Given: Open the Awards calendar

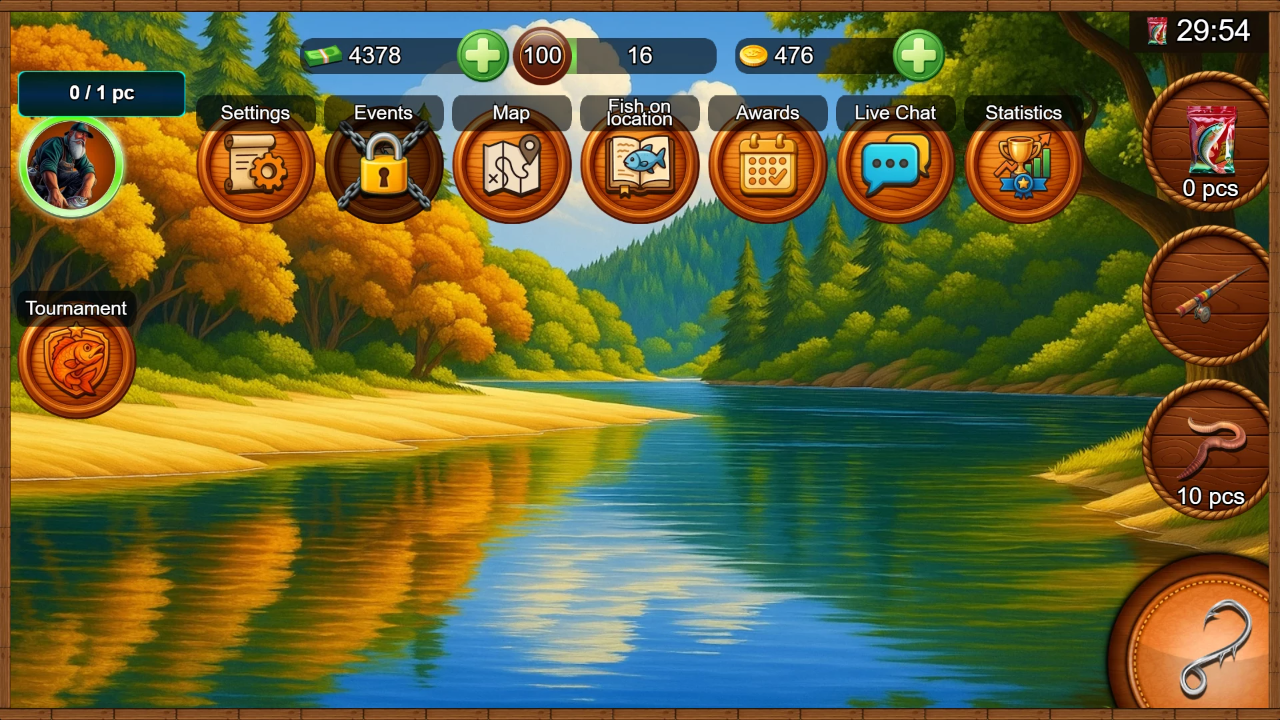Looking at the screenshot, I should click(767, 166).
